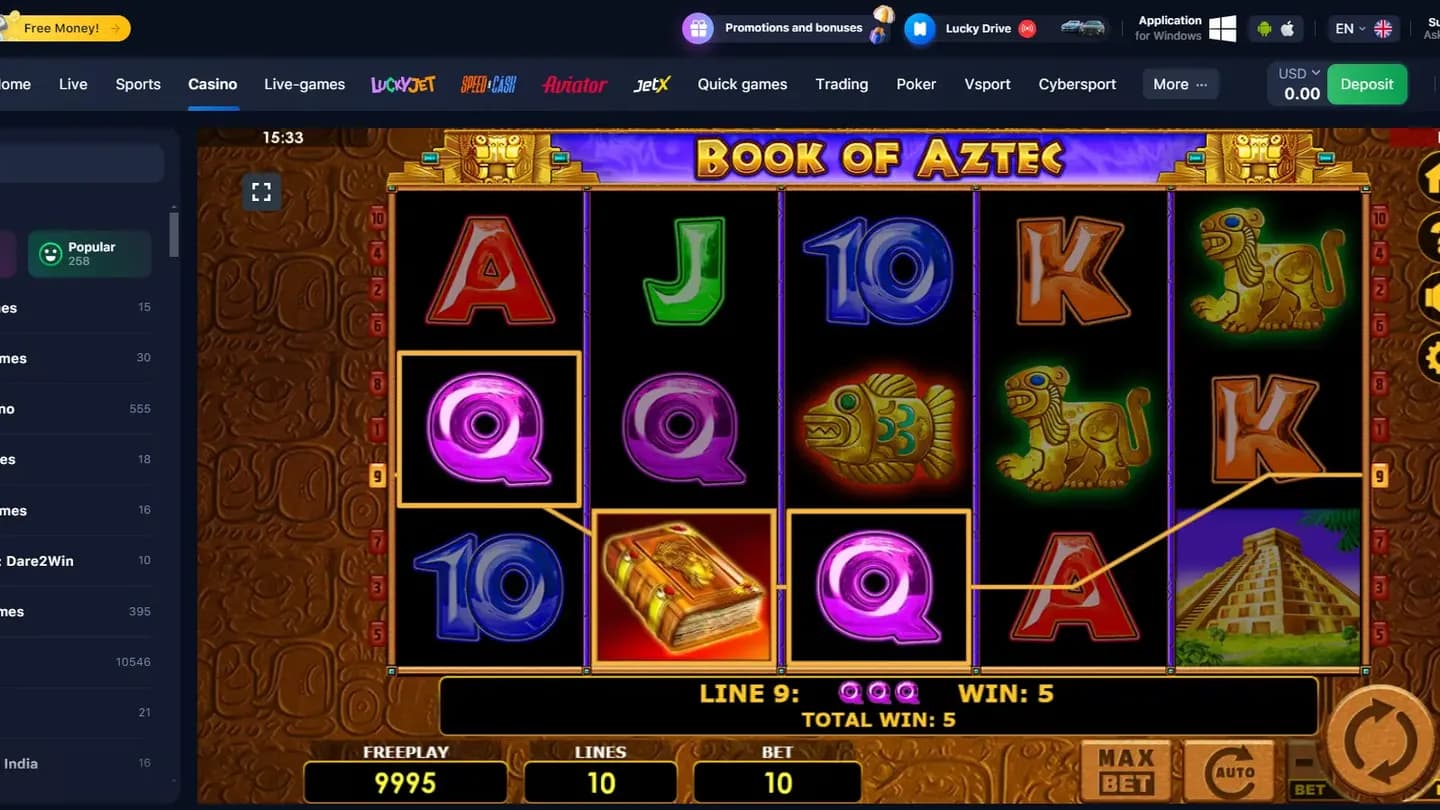Download the Windows application icon
1440x810 pixels.
pos(1222,27)
